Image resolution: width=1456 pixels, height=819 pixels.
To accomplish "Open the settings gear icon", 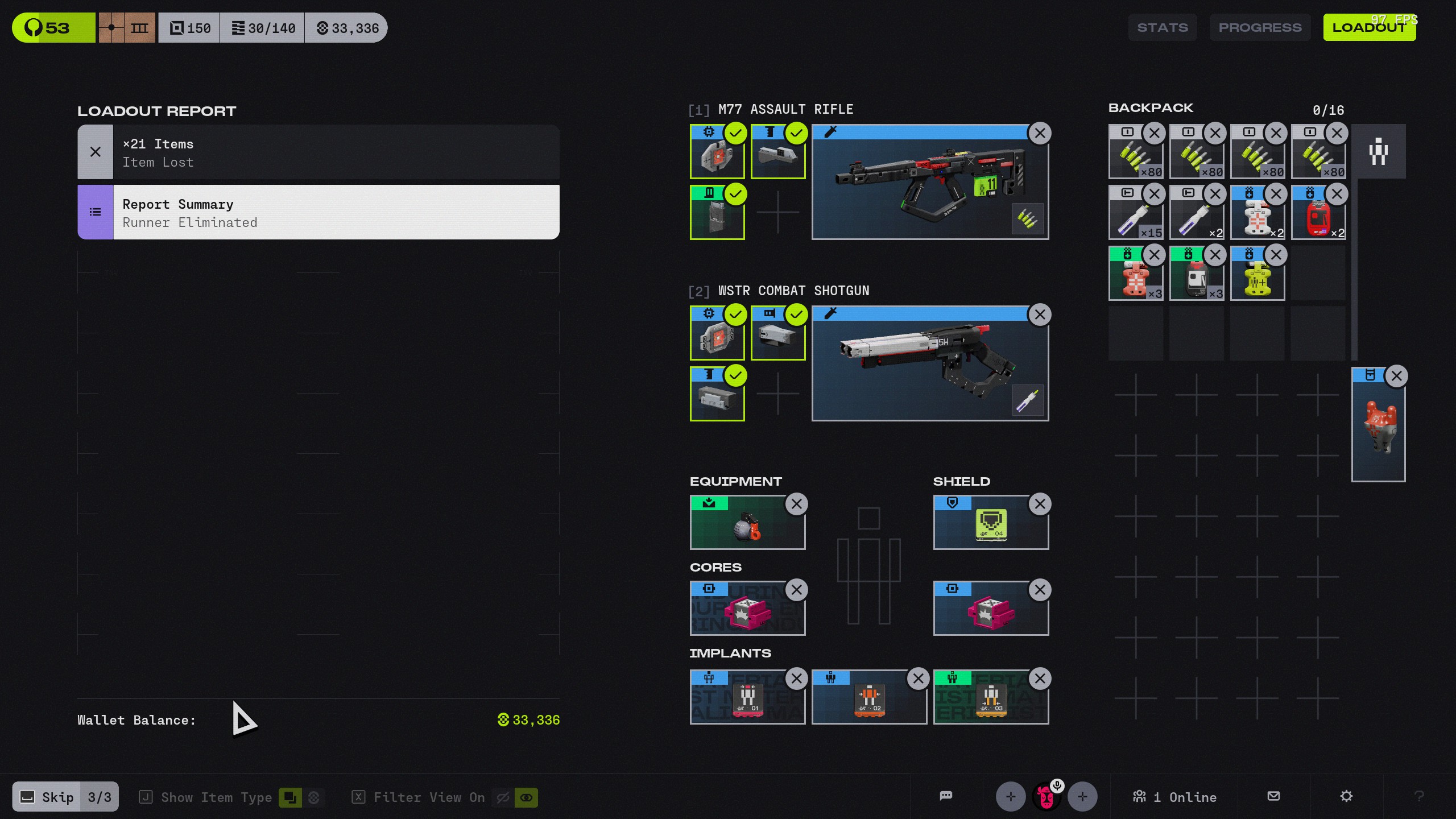I will tap(1346, 796).
